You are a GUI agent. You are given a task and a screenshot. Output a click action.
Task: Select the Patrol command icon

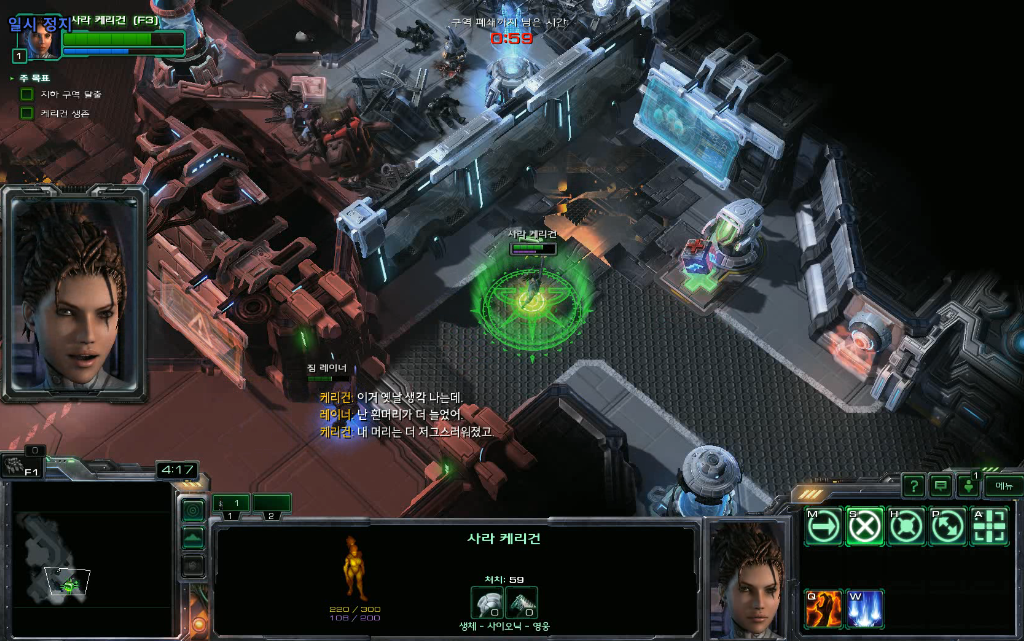947,526
